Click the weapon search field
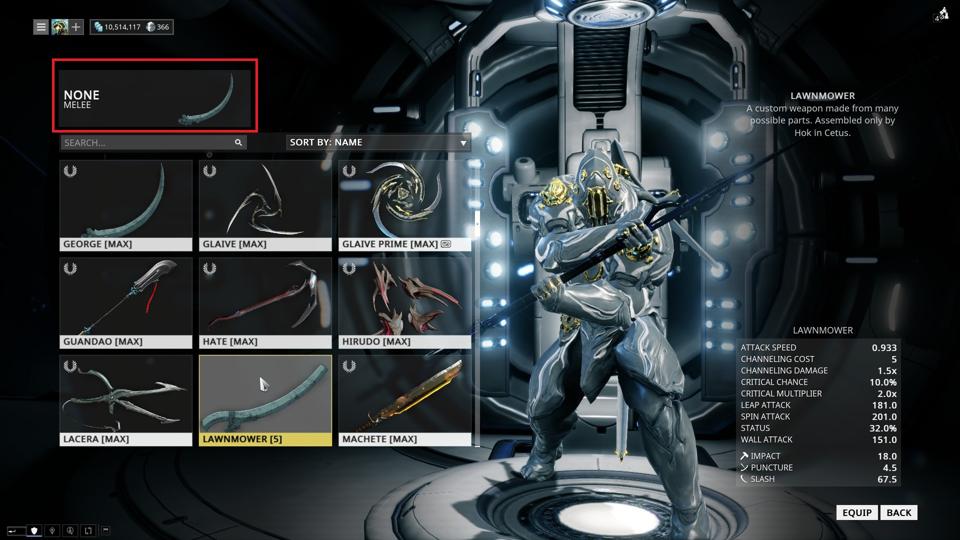Viewport: 960px width, 540px height. 150,143
